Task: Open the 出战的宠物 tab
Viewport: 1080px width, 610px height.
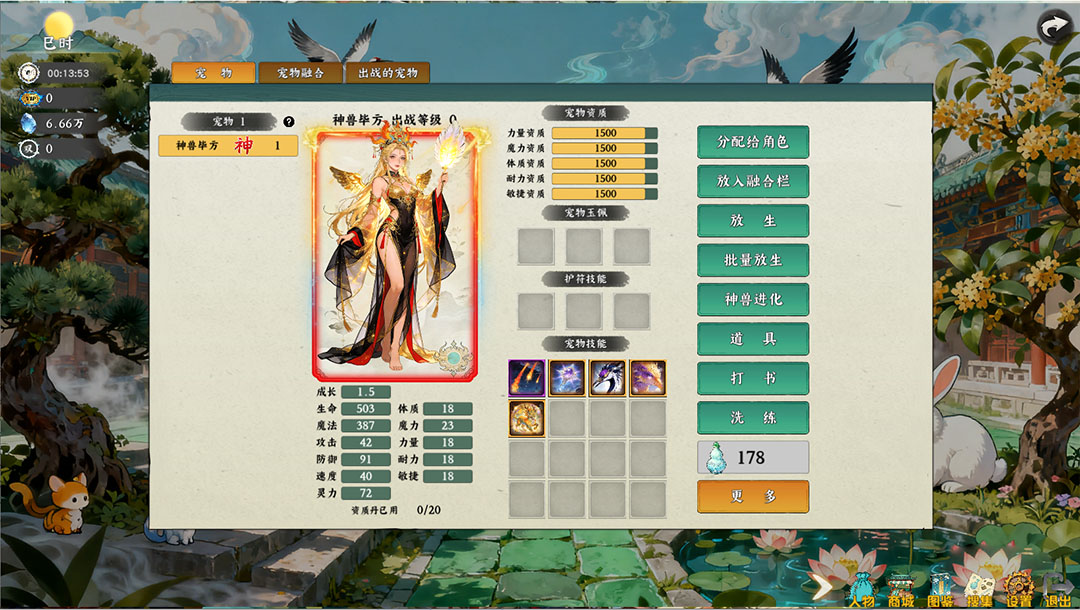Action: 387,73
